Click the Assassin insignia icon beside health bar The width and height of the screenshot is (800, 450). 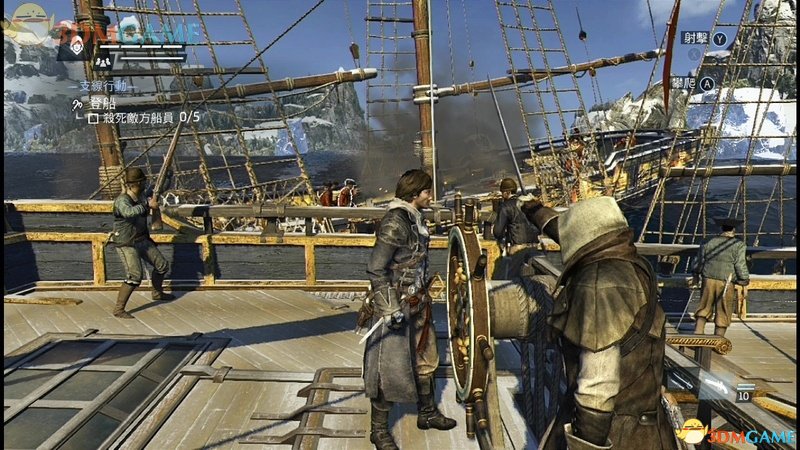74,45
